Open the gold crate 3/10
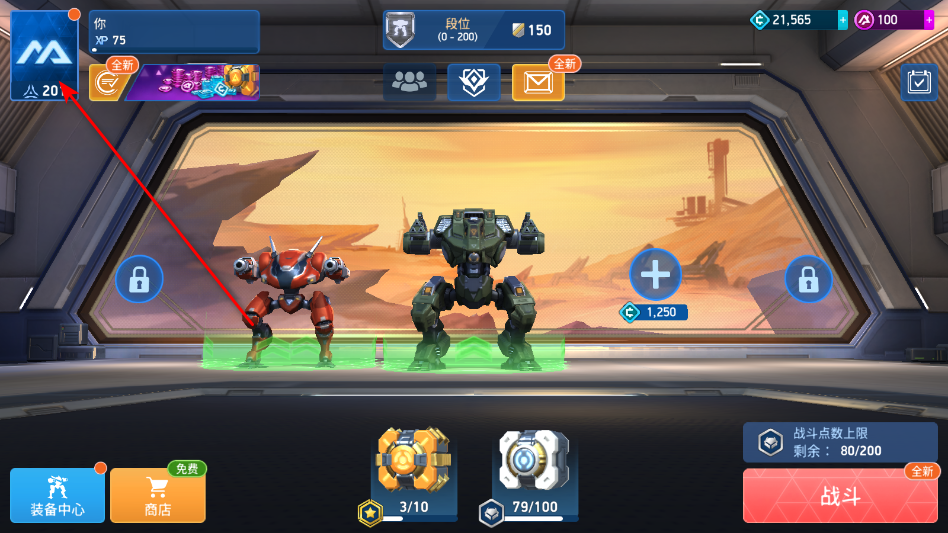The image size is (948, 533). [x=414, y=463]
